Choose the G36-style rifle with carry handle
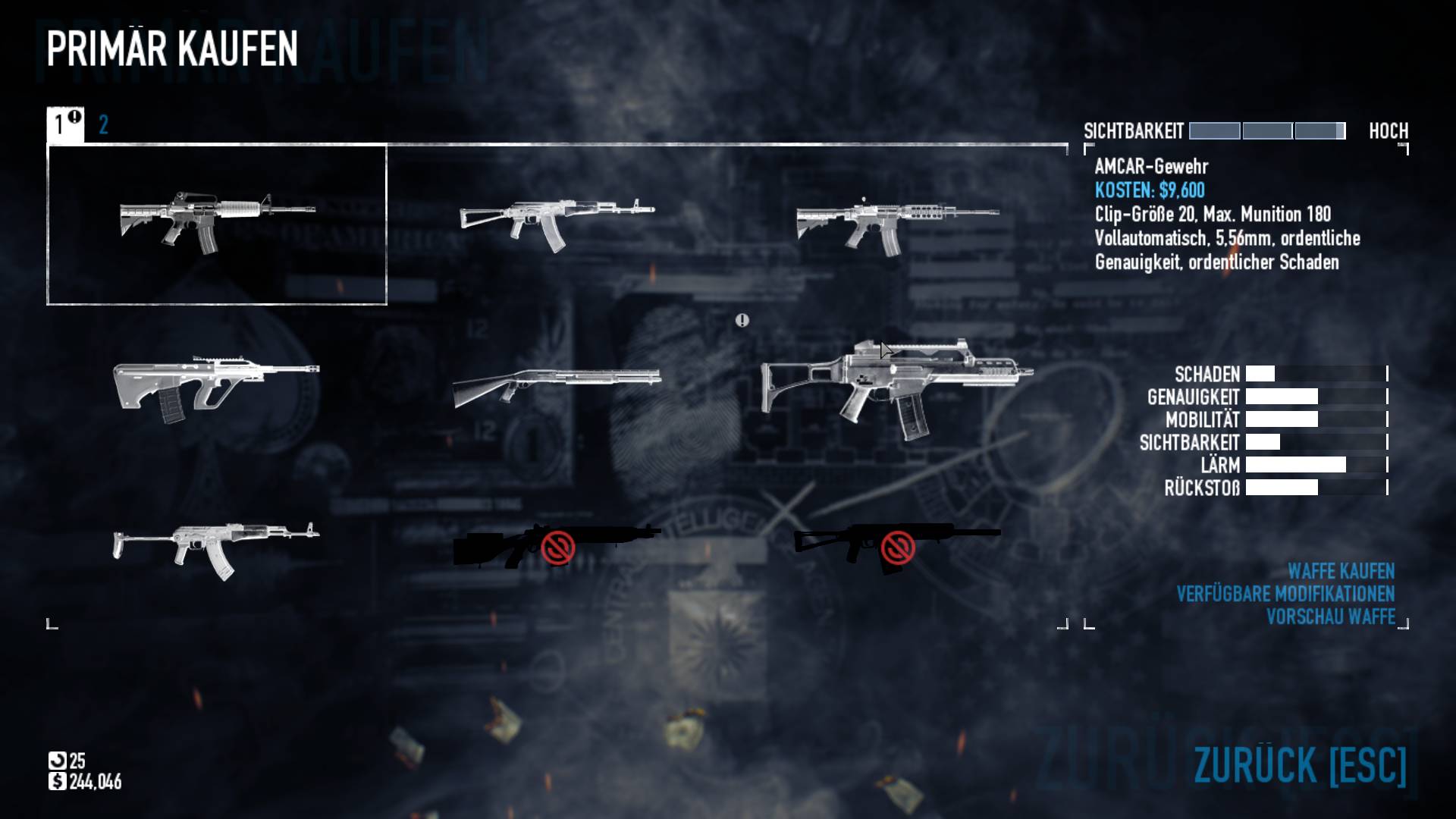 pos(897,388)
